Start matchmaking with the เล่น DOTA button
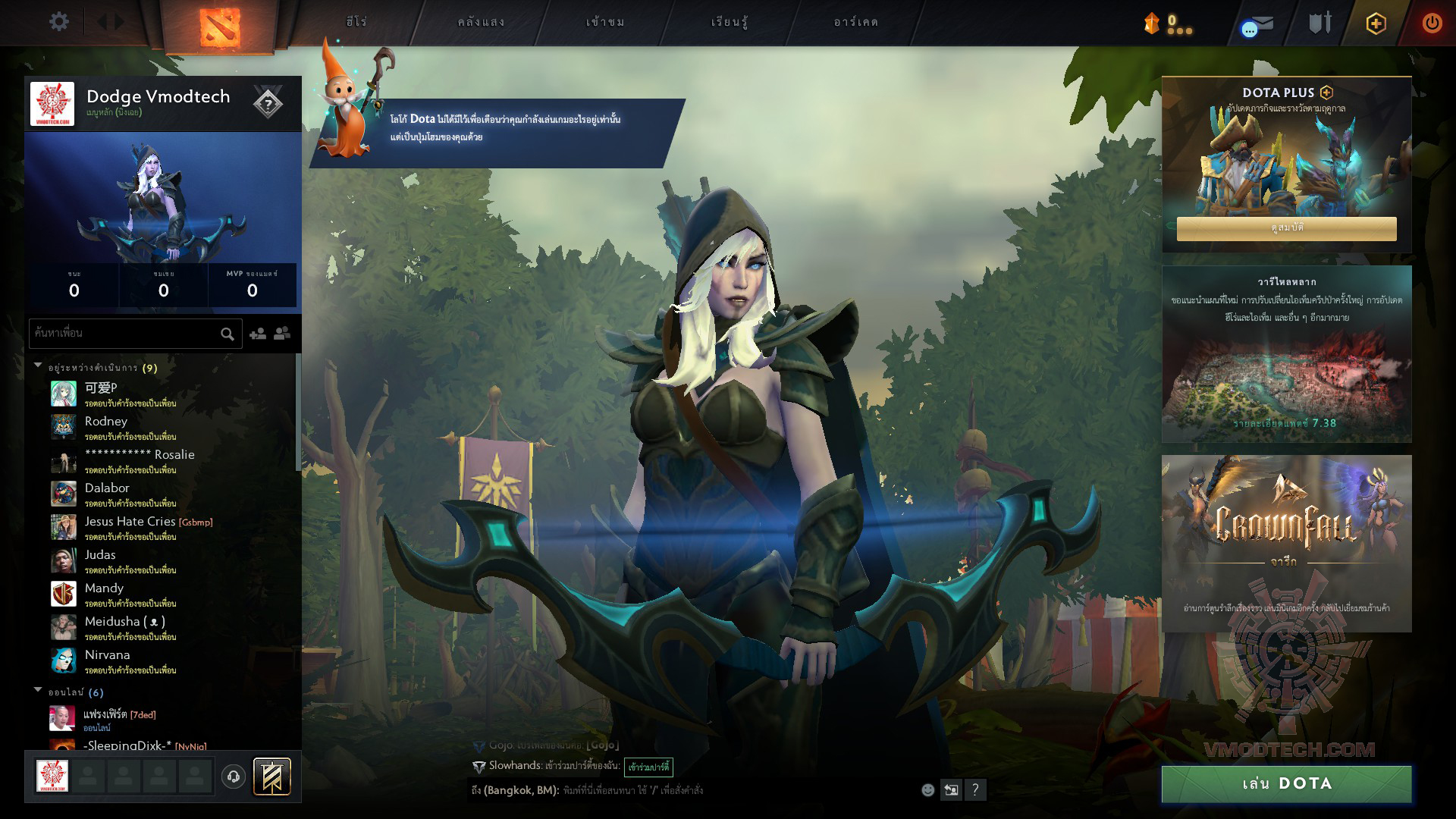The image size is (1456, 819). [1286, 783]
